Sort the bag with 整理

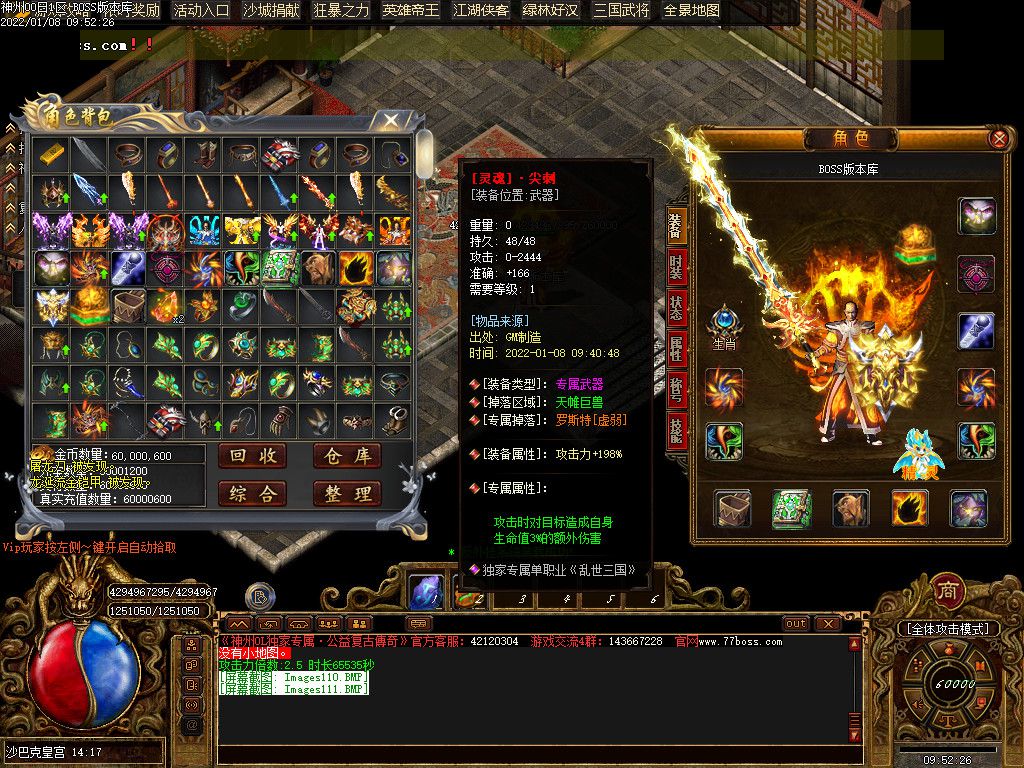pos(347,493)
